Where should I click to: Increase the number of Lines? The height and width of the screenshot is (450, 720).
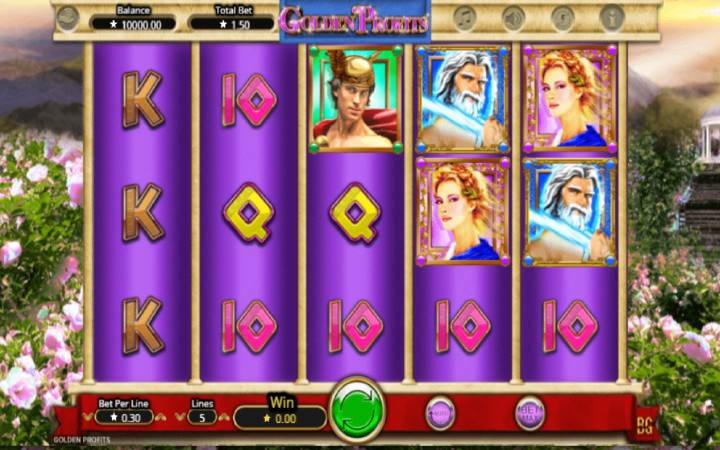[x=222, y=416]
